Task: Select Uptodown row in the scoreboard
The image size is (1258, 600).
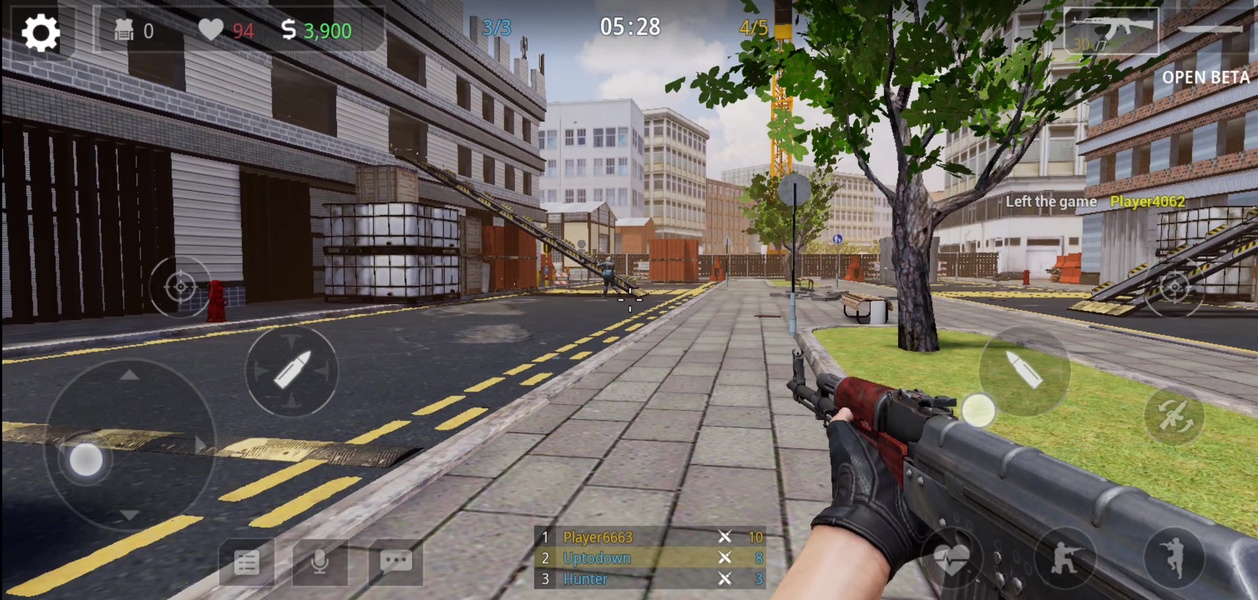Action: [651, 558]
